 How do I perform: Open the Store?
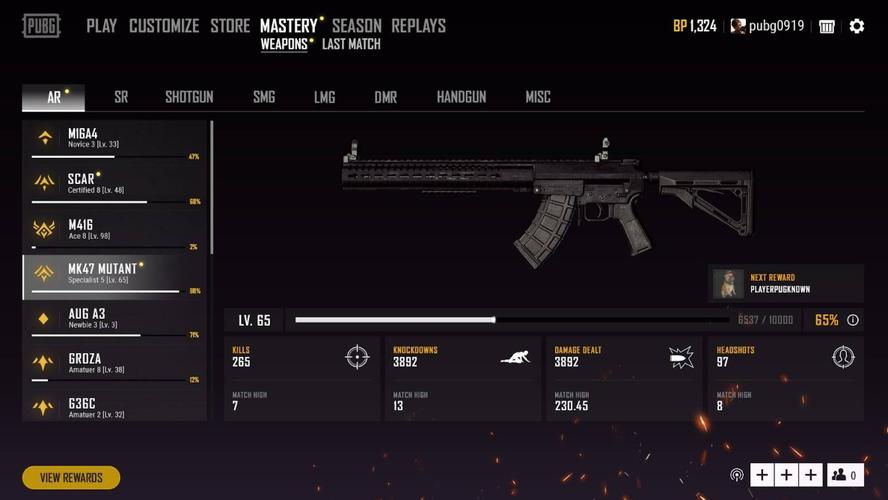230,26
